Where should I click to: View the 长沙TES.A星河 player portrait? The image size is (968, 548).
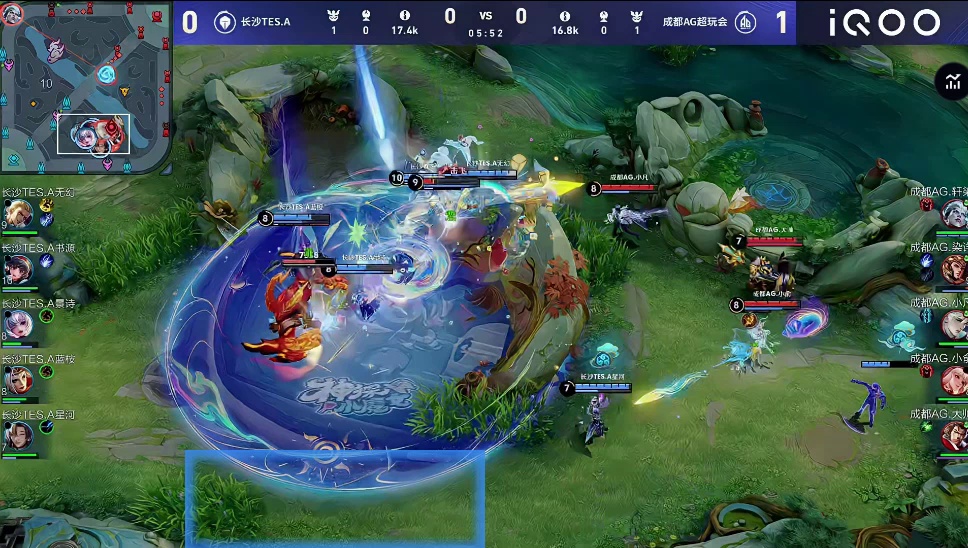(18, 435)
